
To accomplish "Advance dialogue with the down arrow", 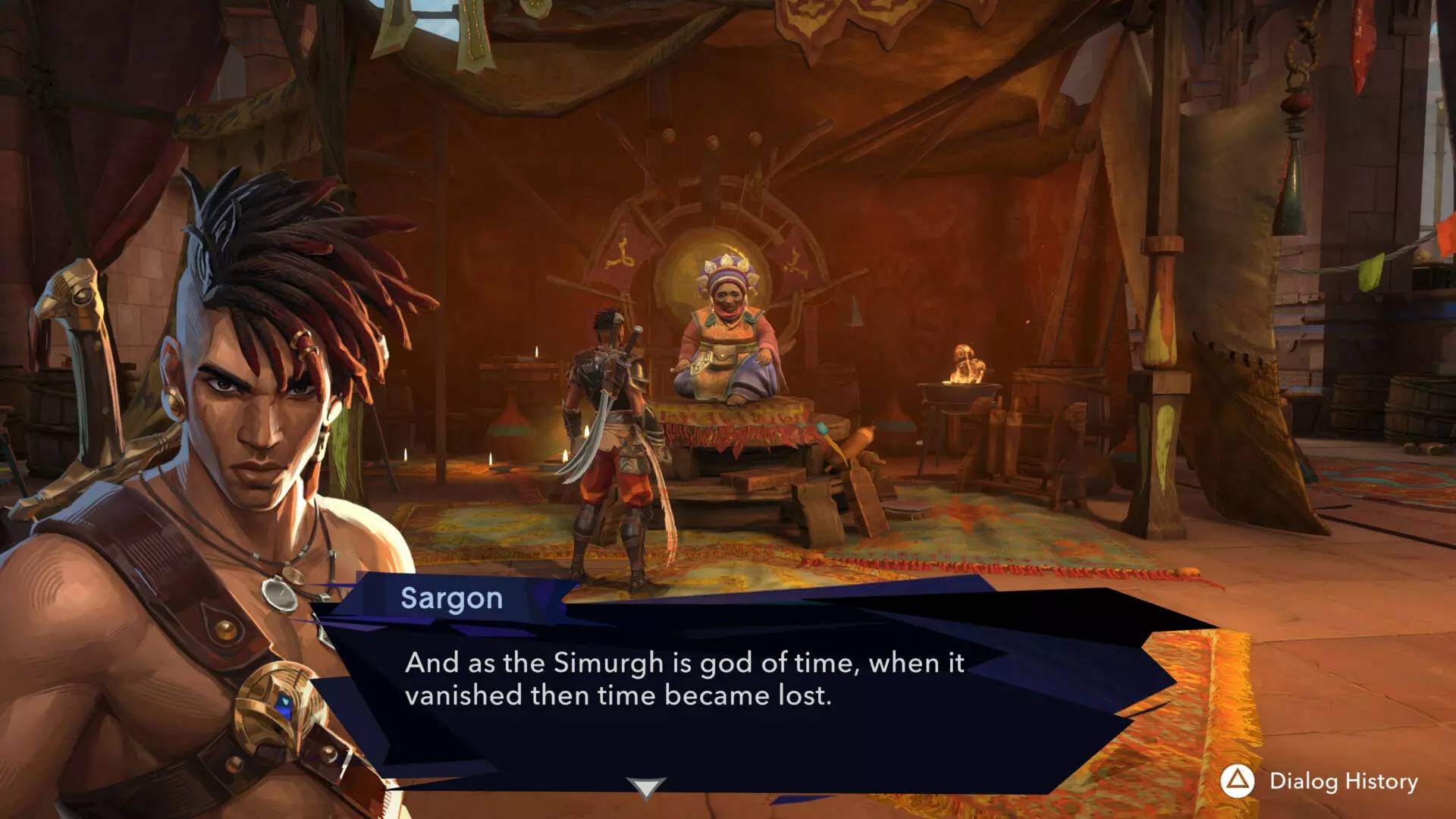I will click(646, 788).
